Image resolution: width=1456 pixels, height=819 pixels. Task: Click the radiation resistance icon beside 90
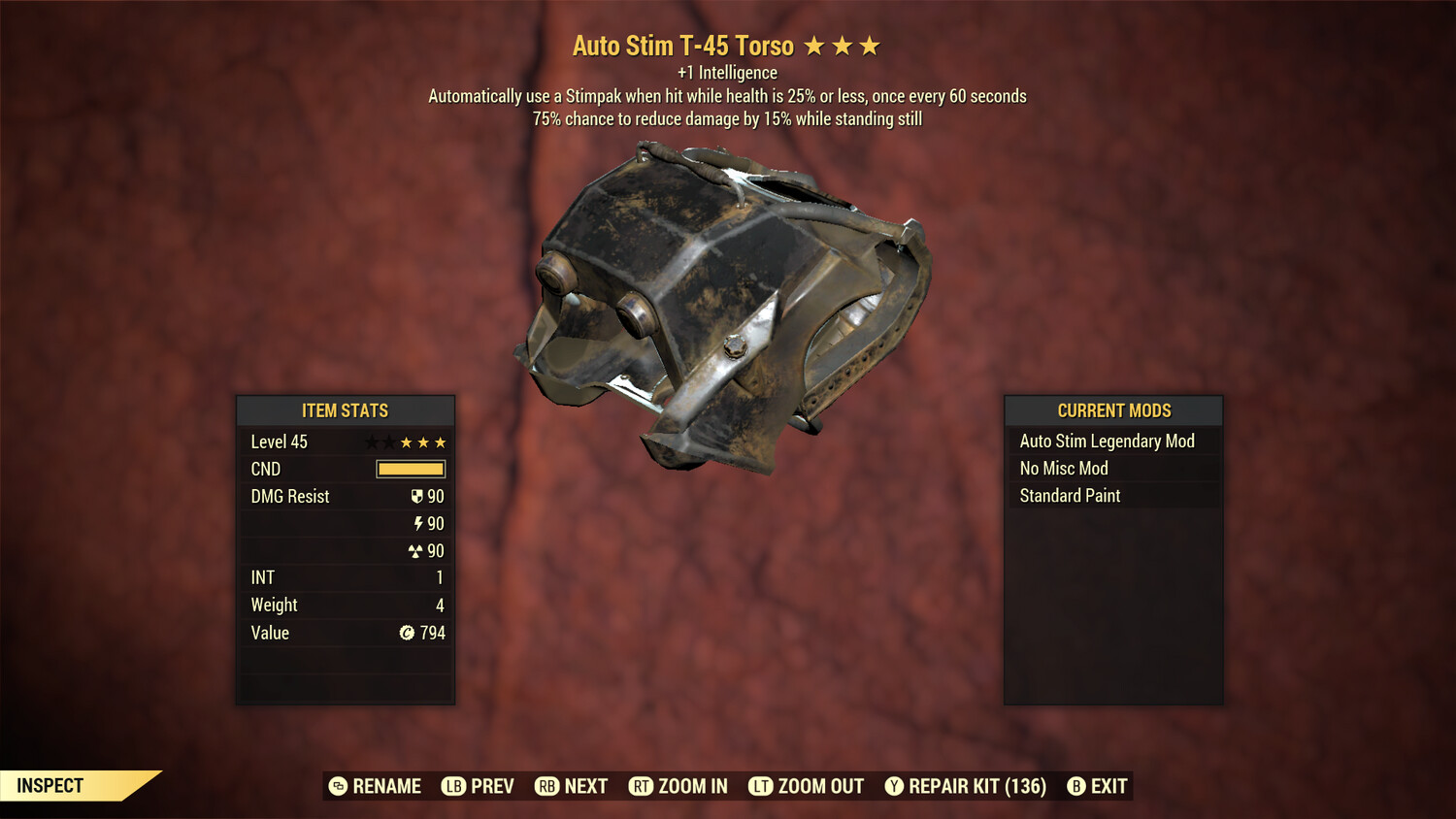415,550
